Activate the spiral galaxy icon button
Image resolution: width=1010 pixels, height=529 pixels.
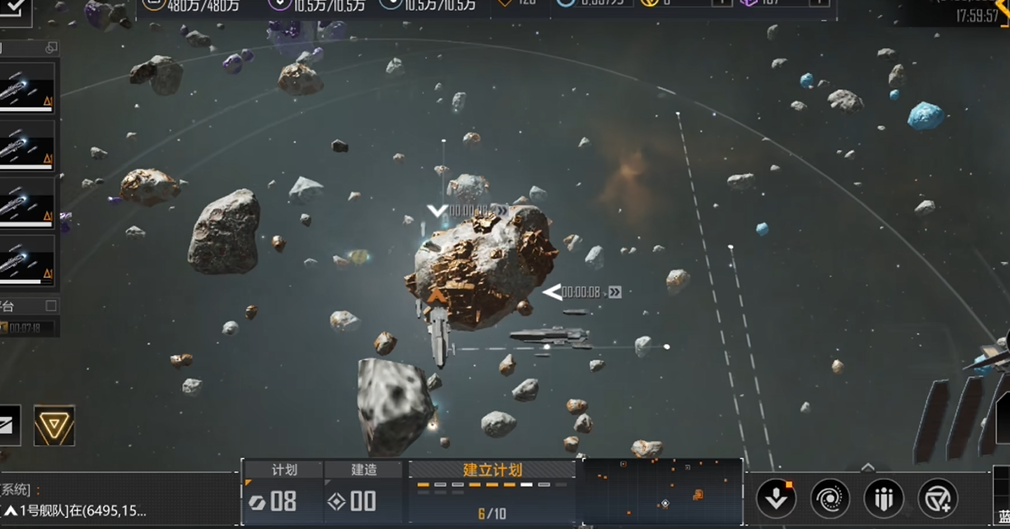click(830, 497)
